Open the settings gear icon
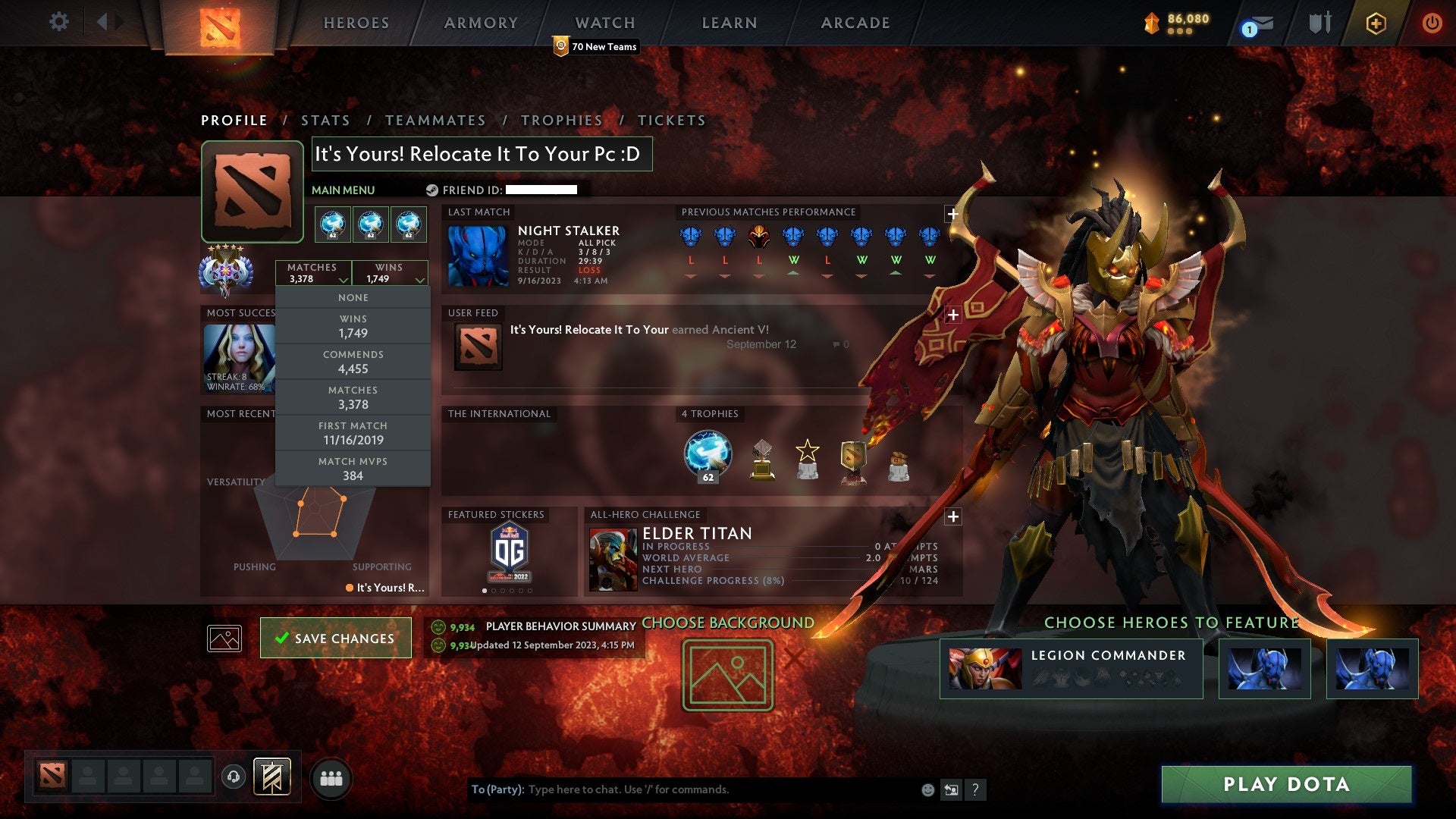This screenshot has width=1456, height=819. pos(59,22)
